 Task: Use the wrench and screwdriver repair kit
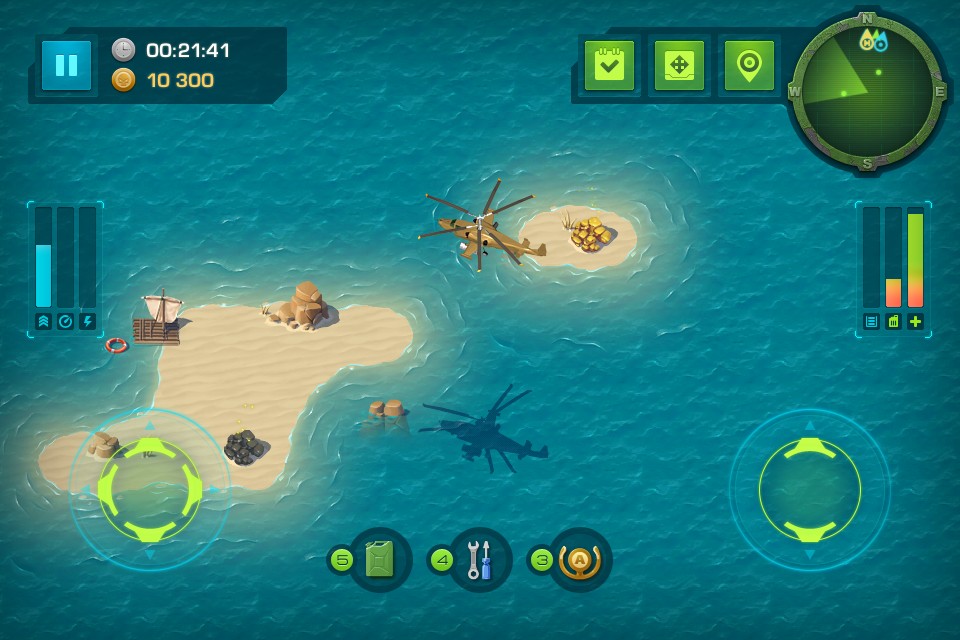480,560
